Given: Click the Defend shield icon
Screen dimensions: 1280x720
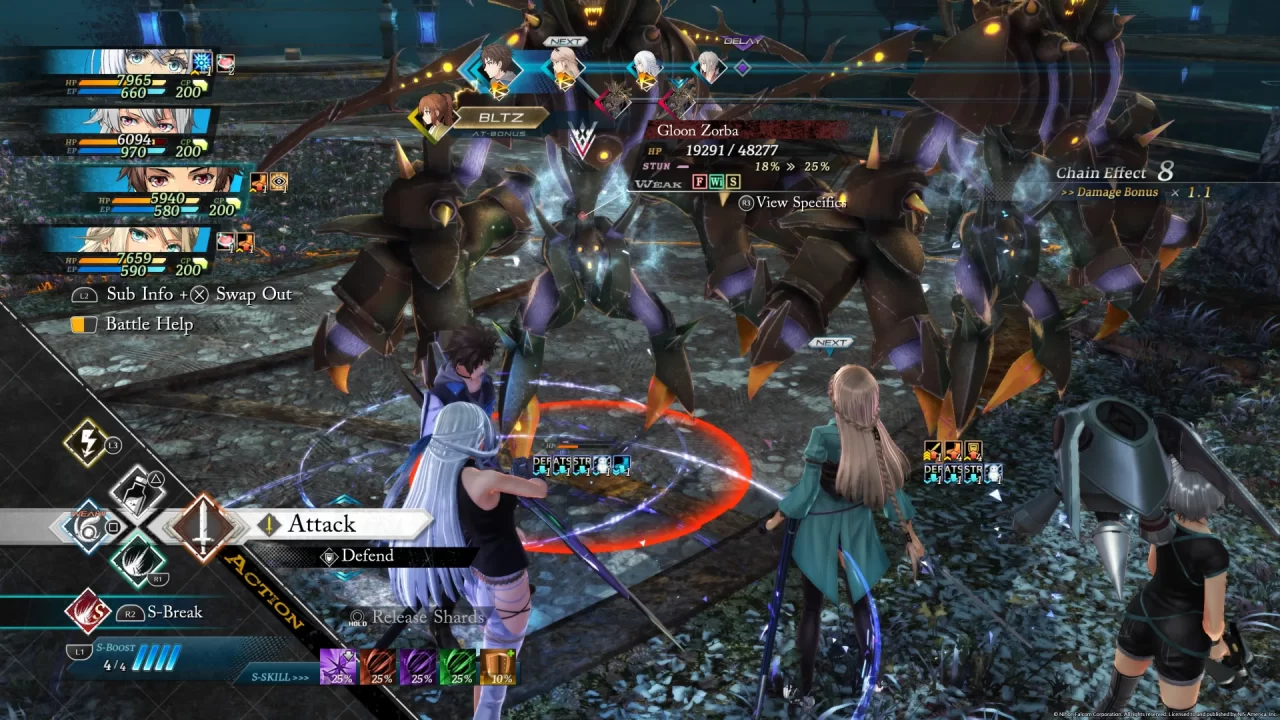Looking at the screenshot, I should pyautogui.click(x=331, y=557).
